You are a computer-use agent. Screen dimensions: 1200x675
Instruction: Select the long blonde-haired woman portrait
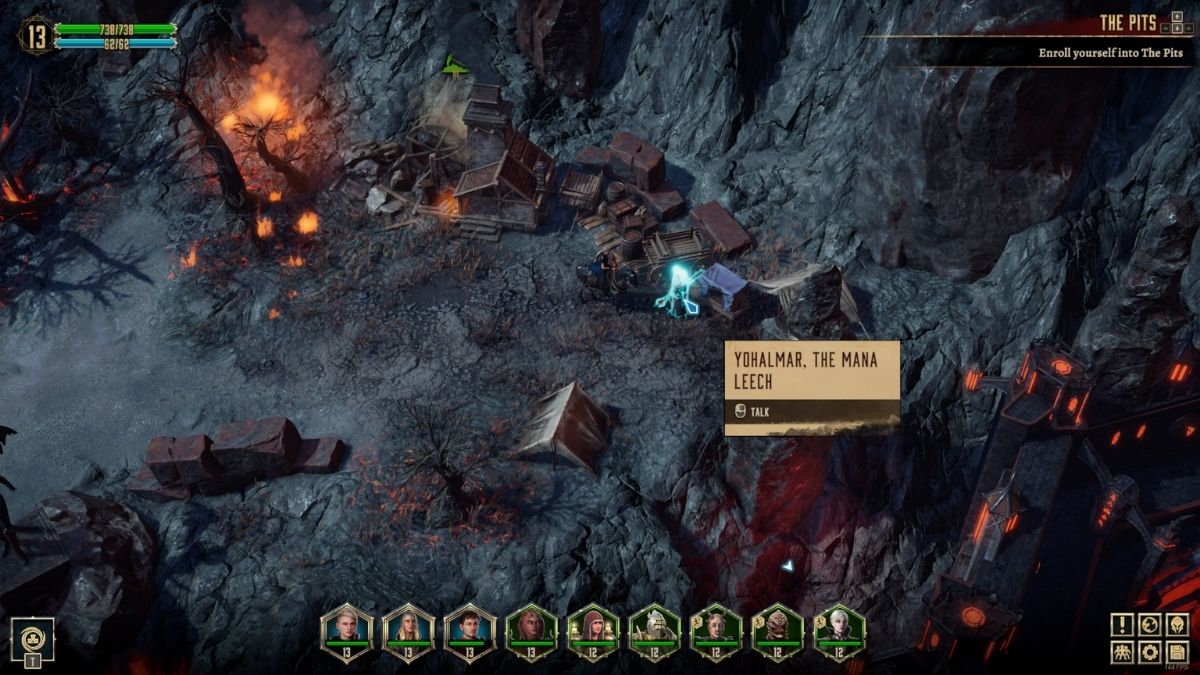tap(408, 630)
